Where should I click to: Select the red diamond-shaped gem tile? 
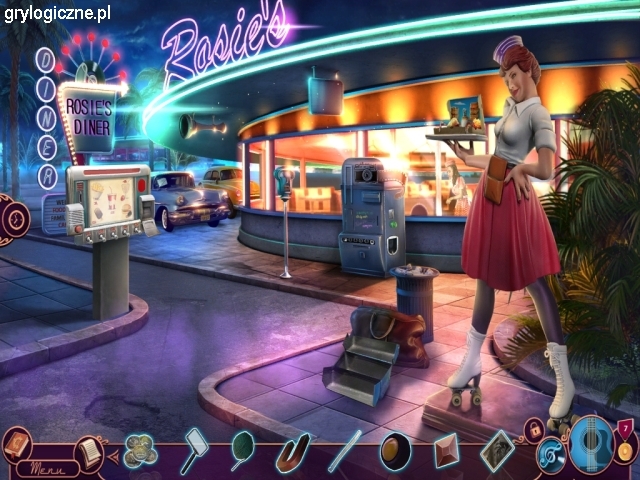(446, 451)
